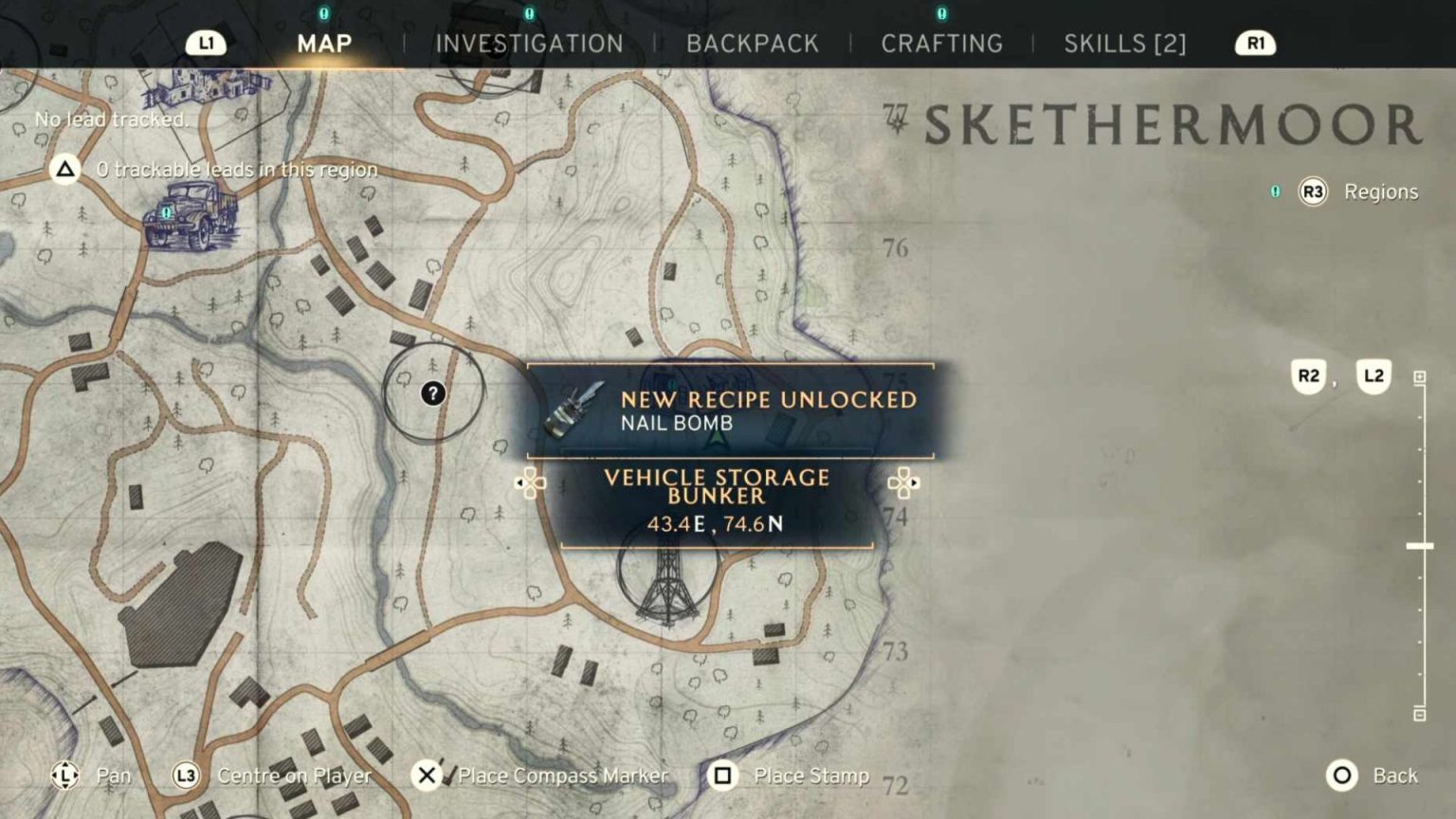Click the unknown location question mark marker
This screenshot has width=1456, height=819.
point(433,391)
